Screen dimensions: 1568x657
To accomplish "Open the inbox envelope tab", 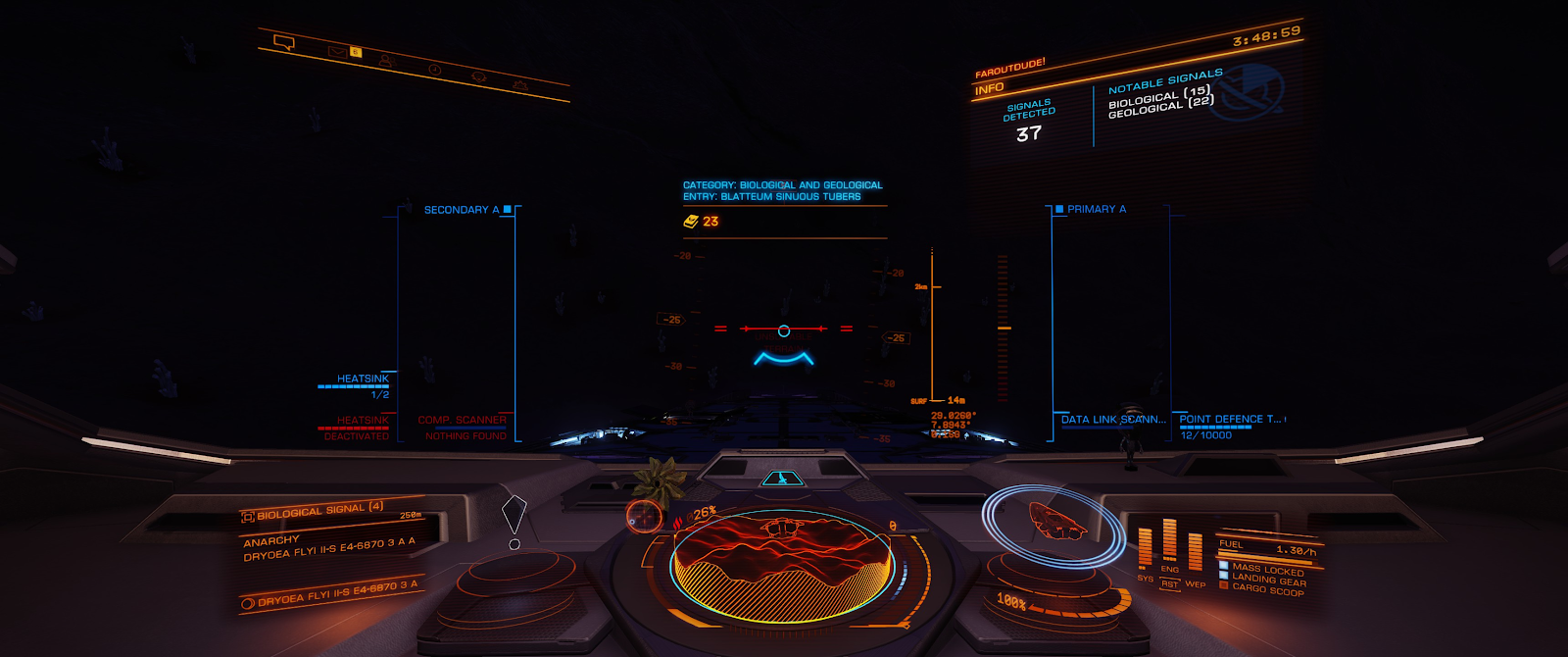I will [338, 51].
